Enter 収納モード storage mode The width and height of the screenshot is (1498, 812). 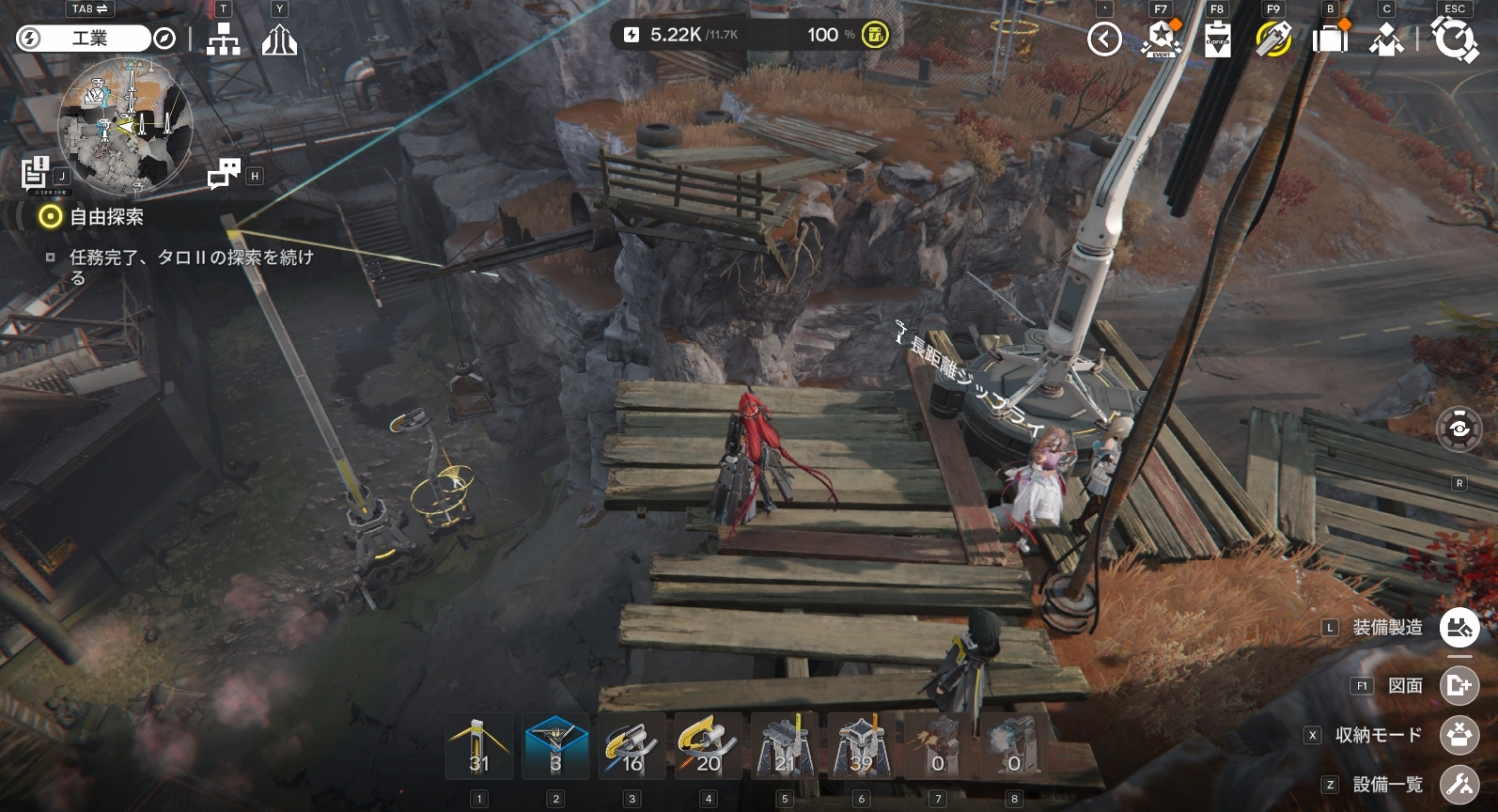[x=1459, y=735]
